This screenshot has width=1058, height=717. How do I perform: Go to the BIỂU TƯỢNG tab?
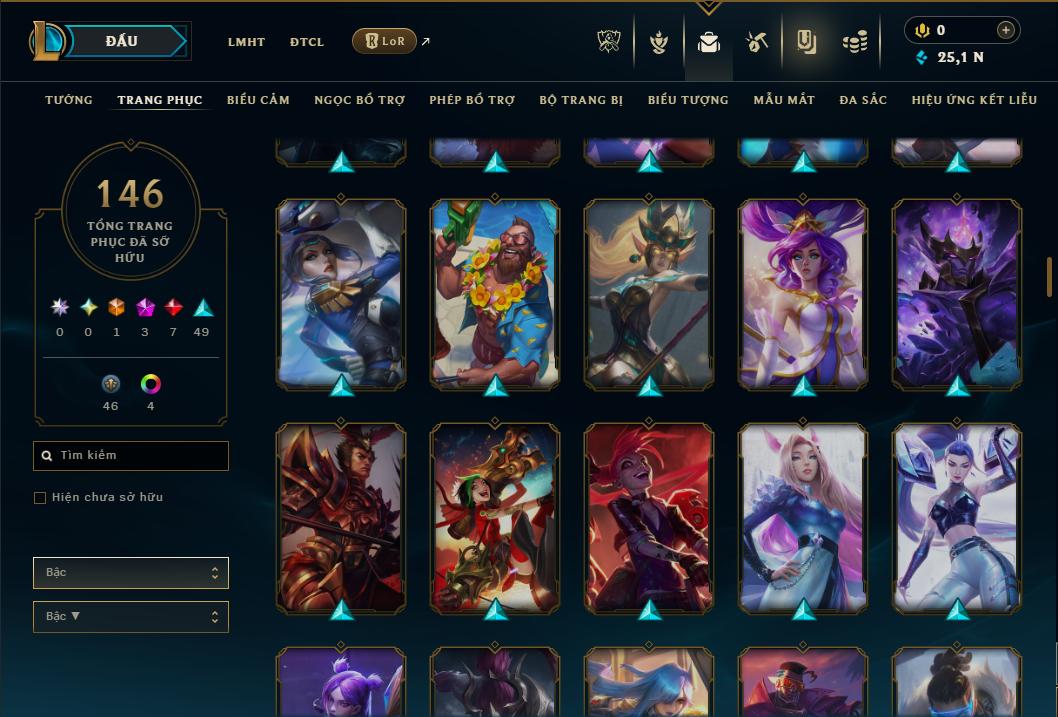point(688,100)
